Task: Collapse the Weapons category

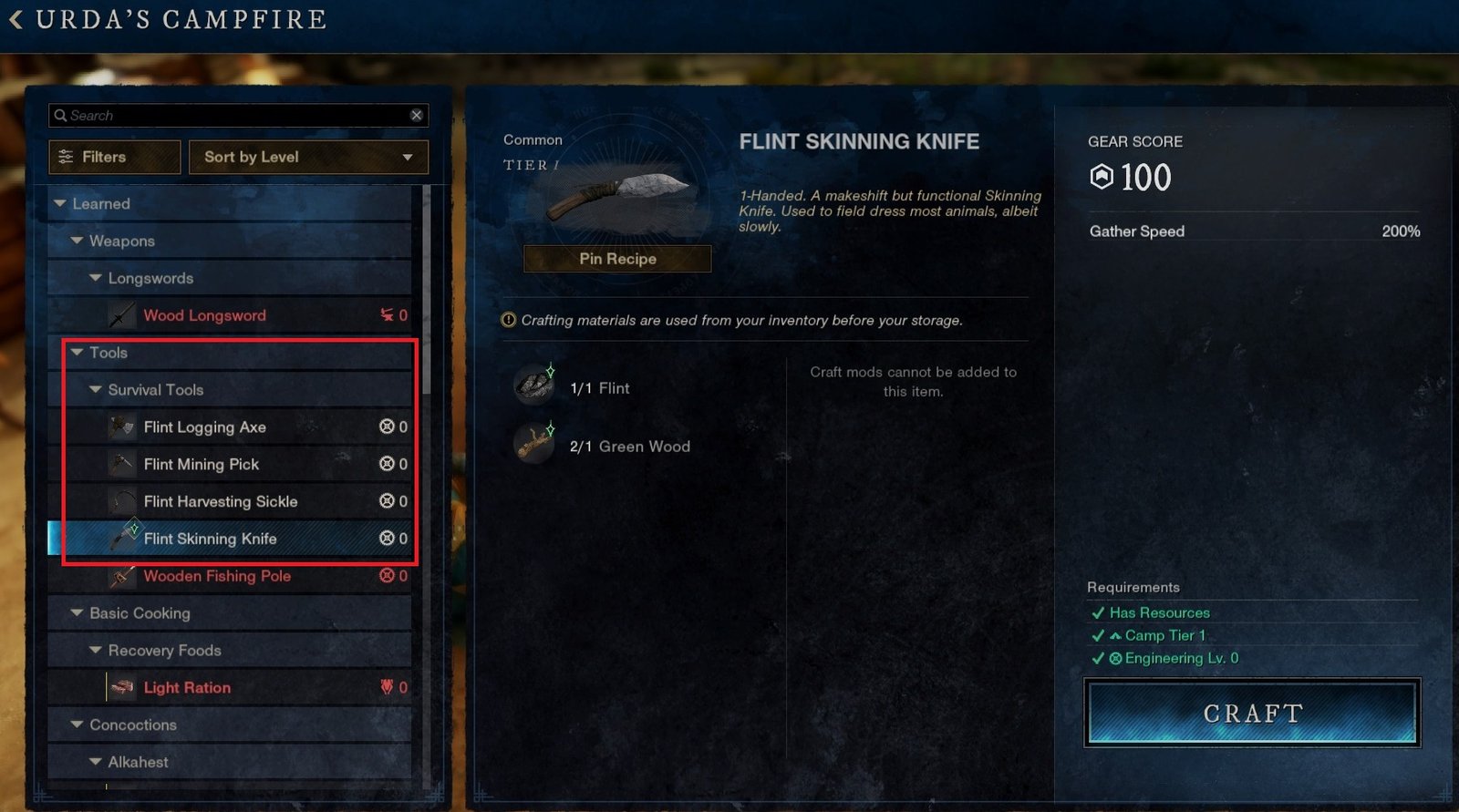Action: click(x=78, y=242)
